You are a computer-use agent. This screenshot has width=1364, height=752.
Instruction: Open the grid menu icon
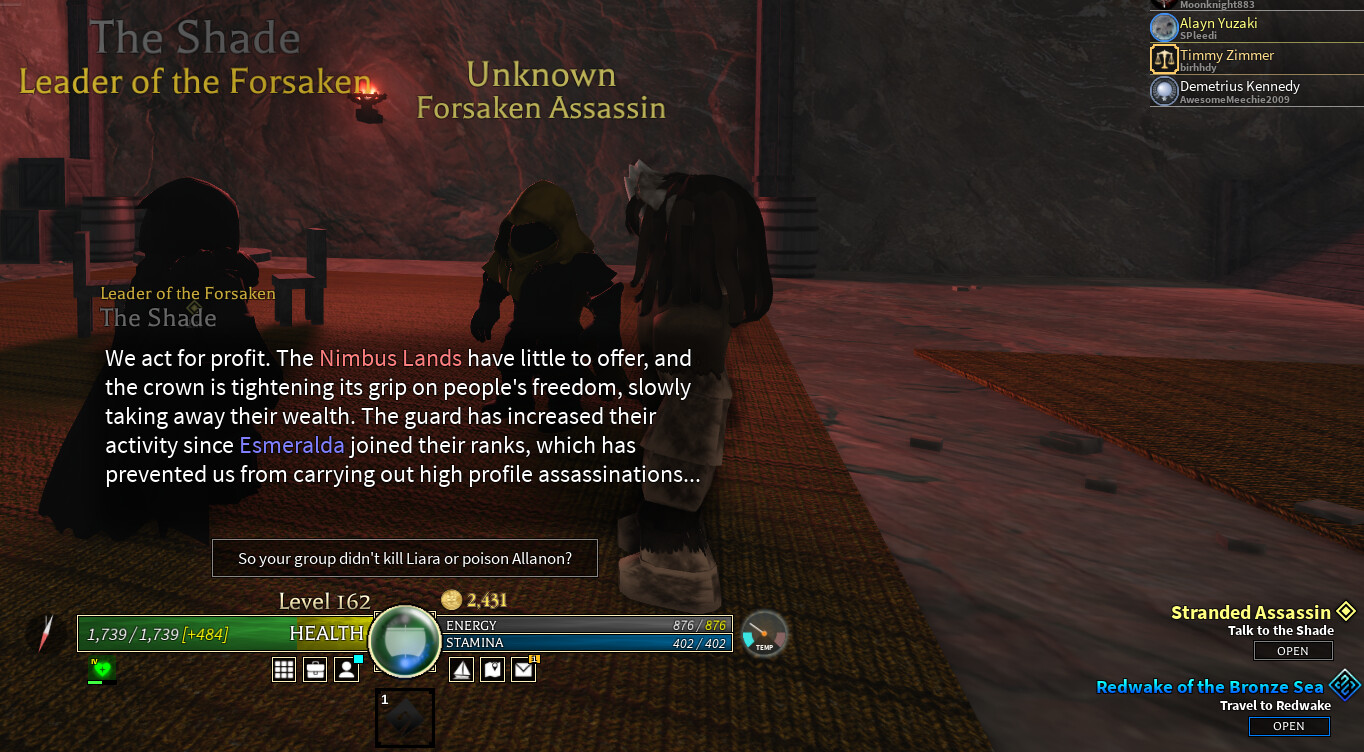tap(284, 670)
